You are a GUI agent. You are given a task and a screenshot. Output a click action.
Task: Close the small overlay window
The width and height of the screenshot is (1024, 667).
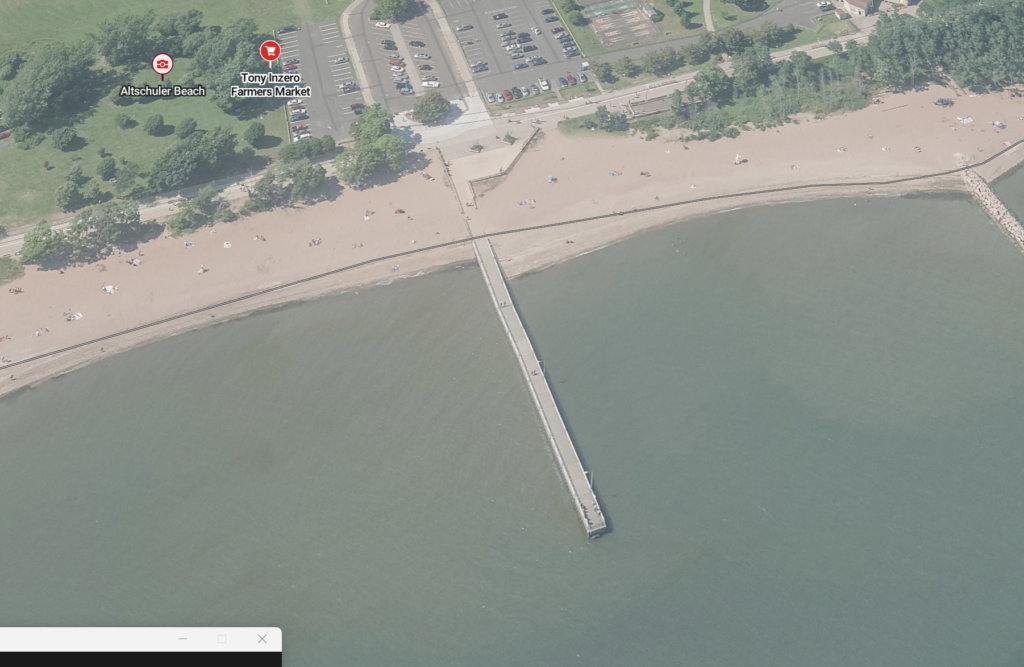[262, 639]
